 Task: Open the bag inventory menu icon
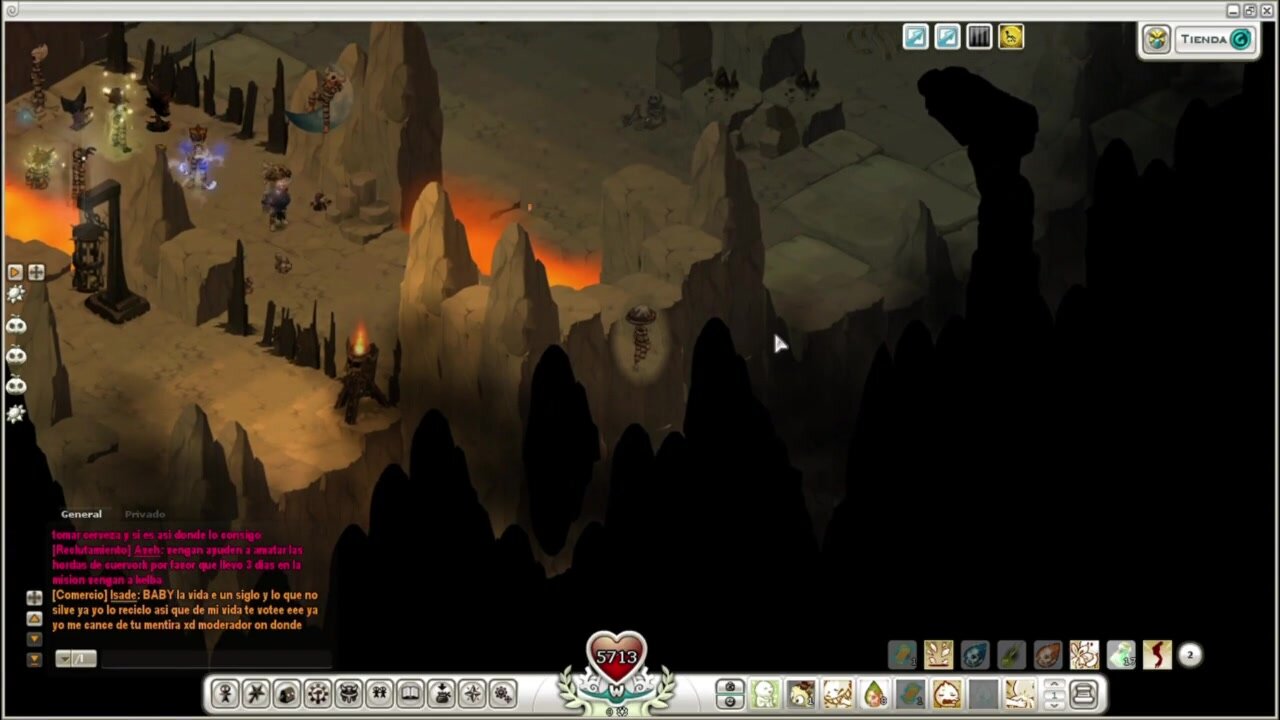(x=287, y=693)
